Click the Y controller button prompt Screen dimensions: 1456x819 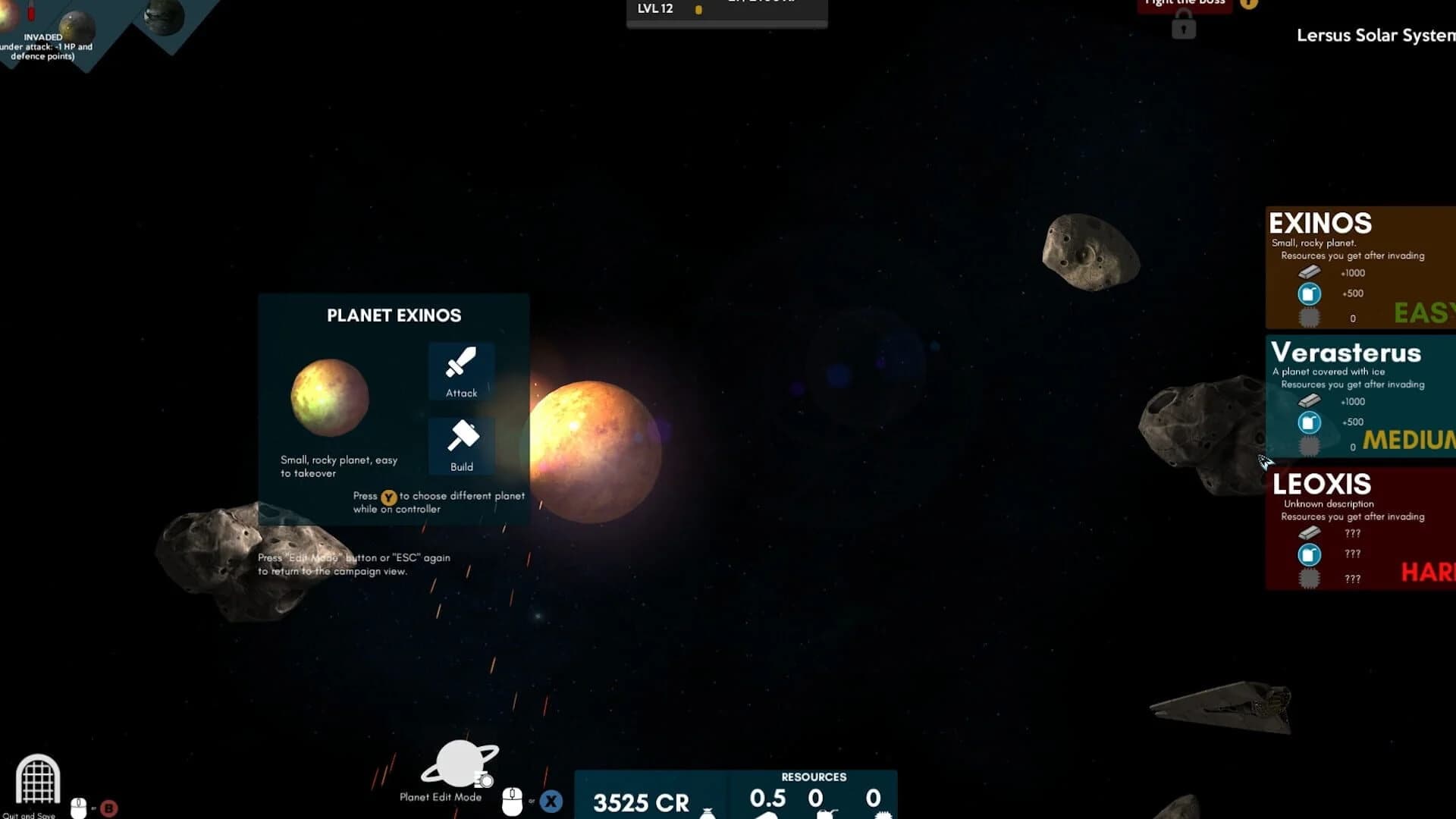point(388,497)
